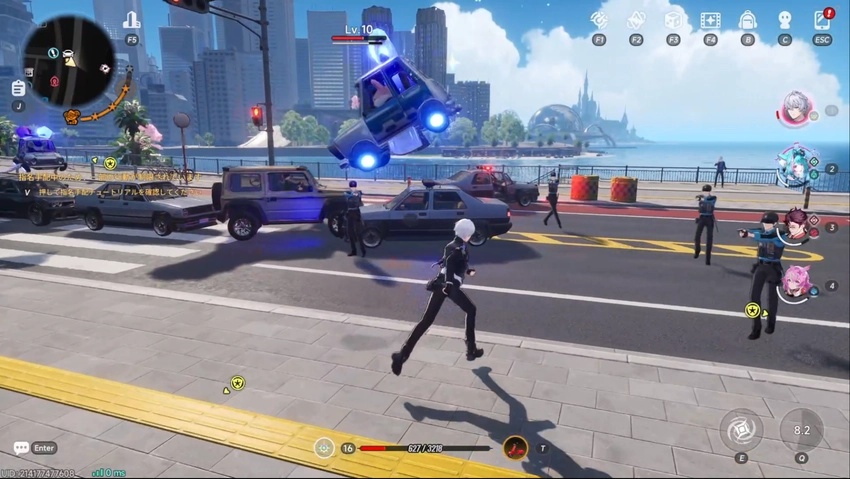Click the round emblem beside the health bar

click(323, 448)
